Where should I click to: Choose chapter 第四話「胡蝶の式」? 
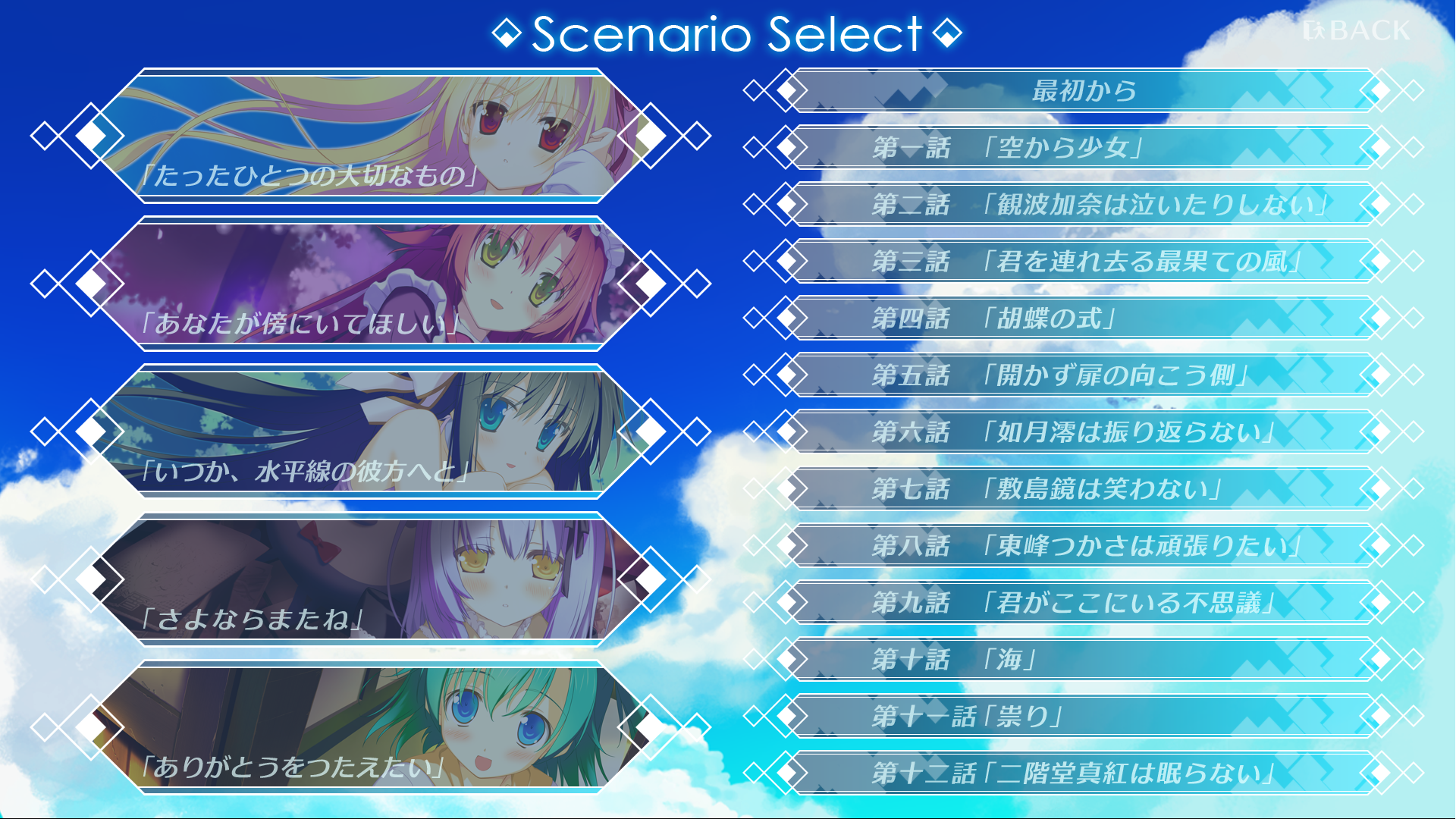(x=1083, y=318)
